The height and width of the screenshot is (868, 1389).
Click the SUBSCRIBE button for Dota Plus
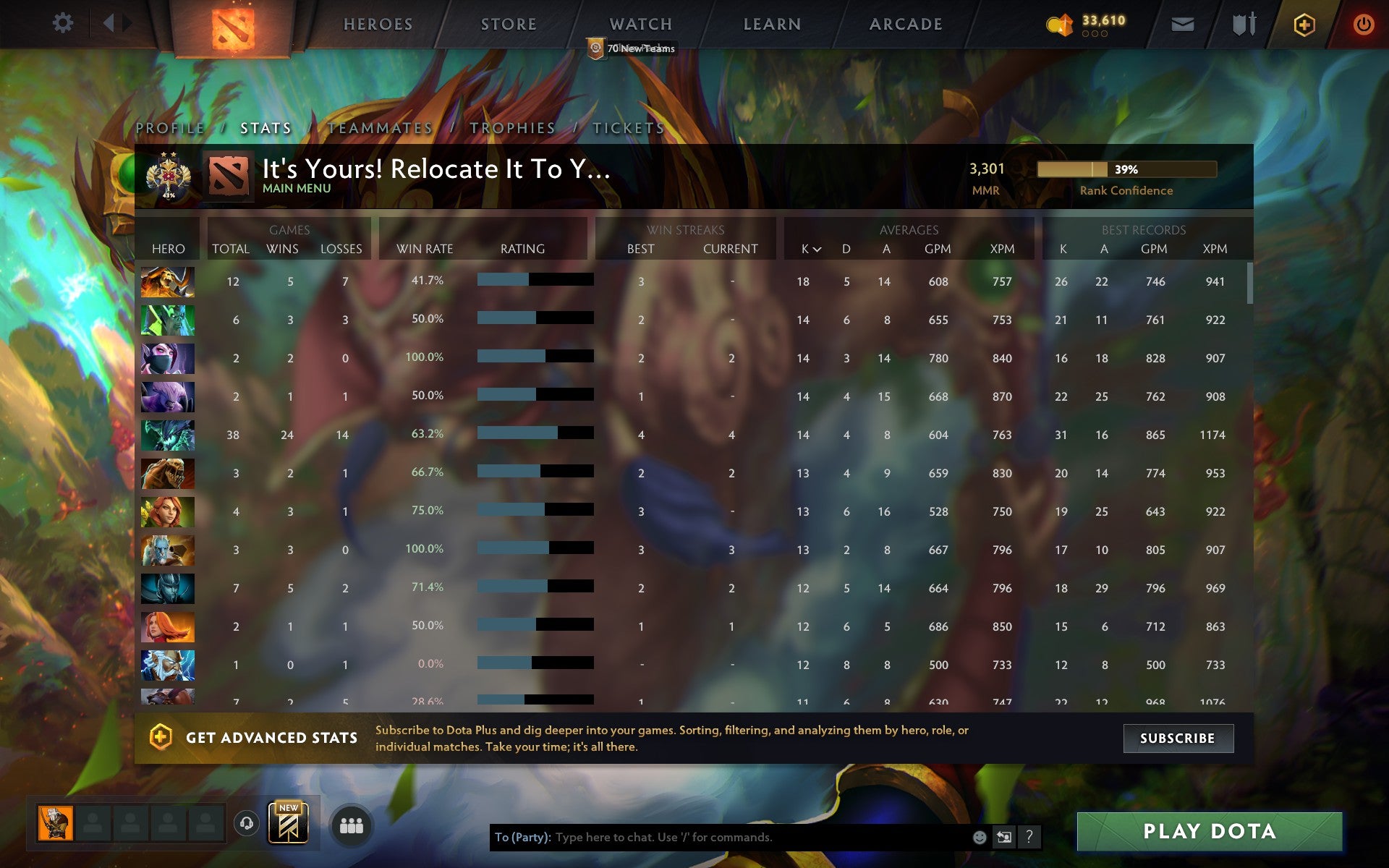[x=1178, y=739]
